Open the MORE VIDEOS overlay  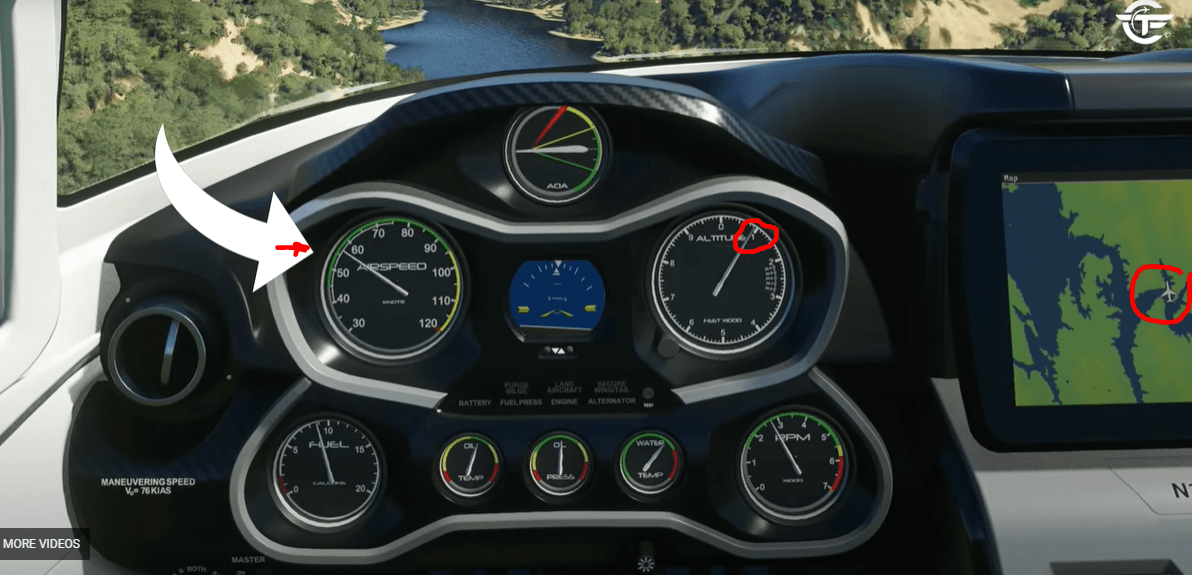click(x=41, y=544)
